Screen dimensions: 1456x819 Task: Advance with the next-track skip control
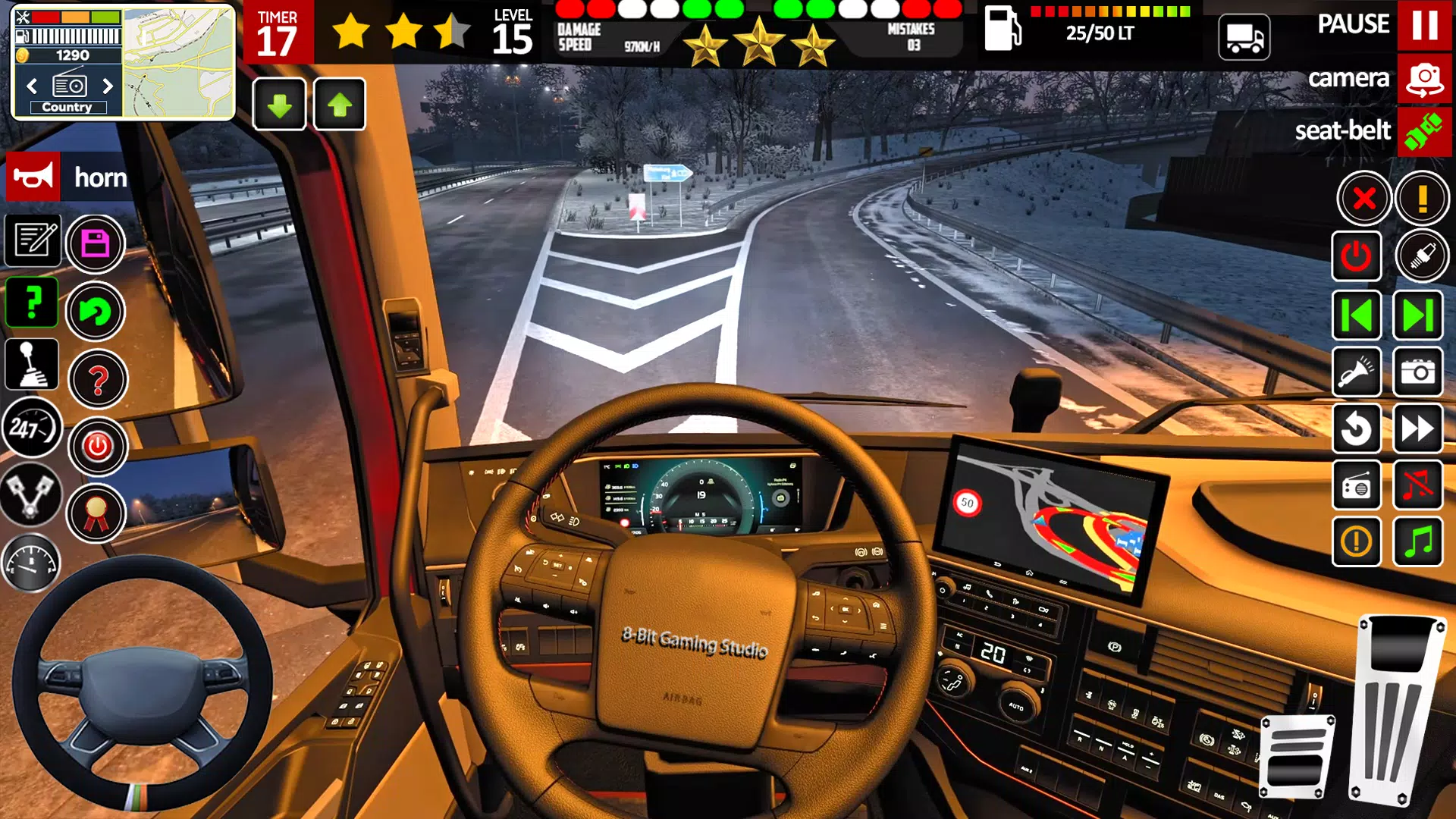tap(1419, 315)
